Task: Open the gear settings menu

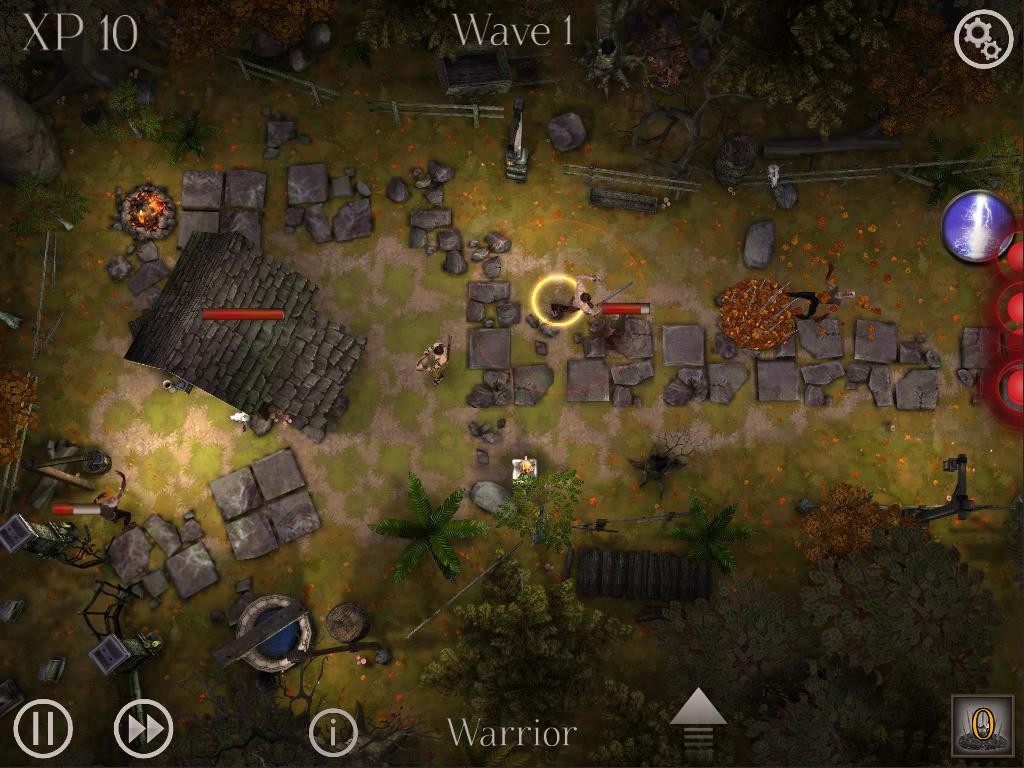Action: click(x=984, y=38)
